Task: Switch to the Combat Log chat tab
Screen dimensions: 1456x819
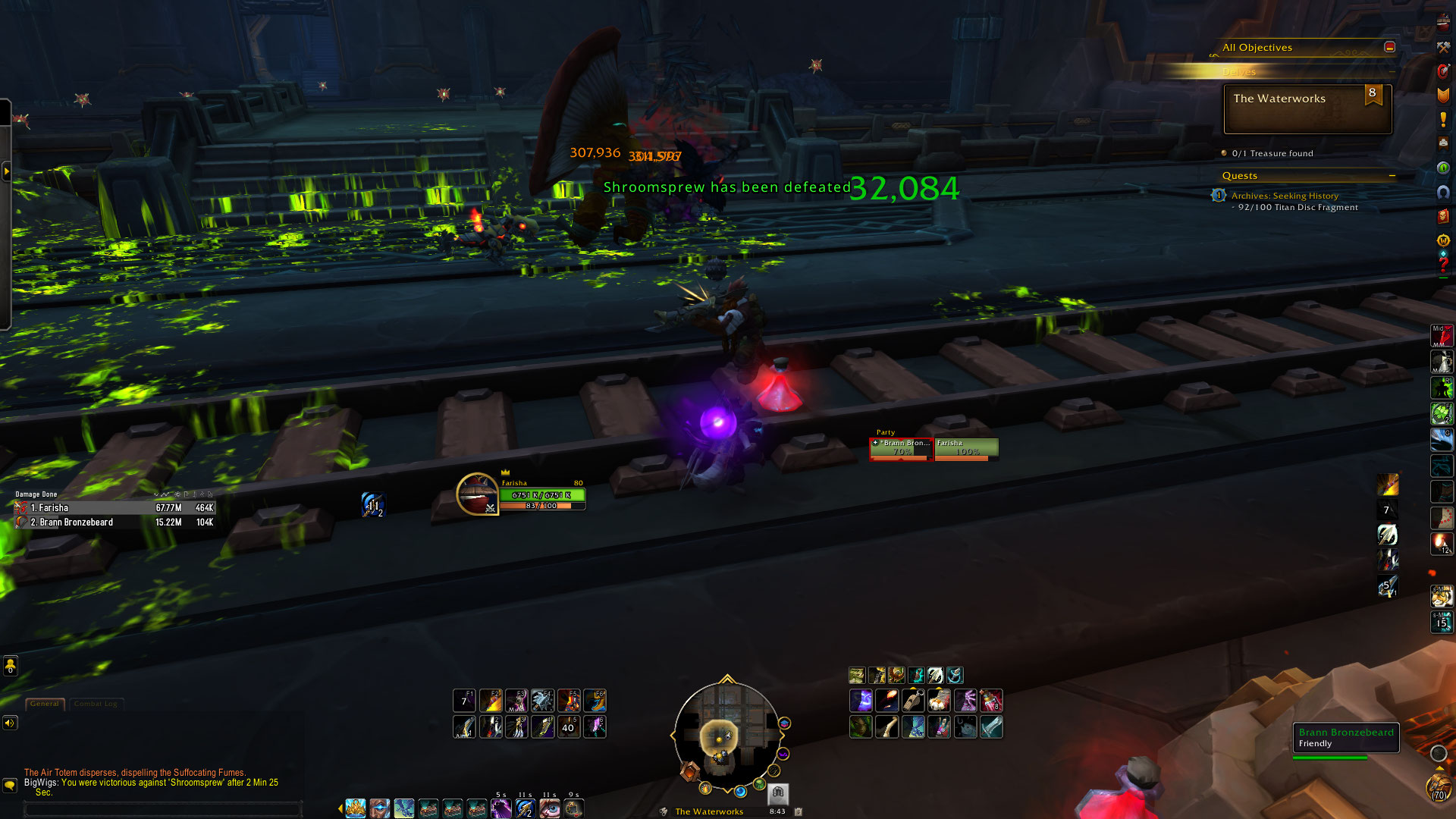Action: 96,704
